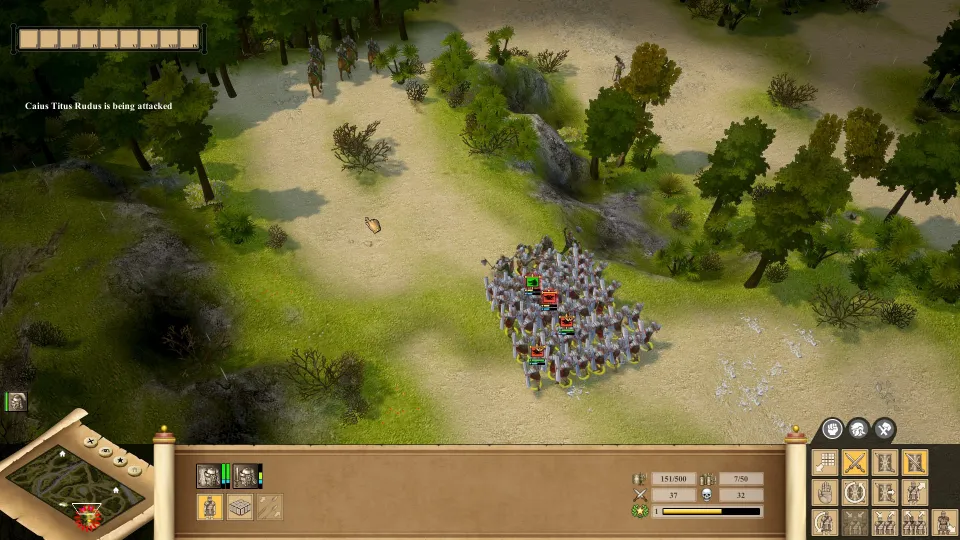Viewport: 960px width, 540px height.
Task: Issue the open hand halt command
Action: click(x=825, y=492)
